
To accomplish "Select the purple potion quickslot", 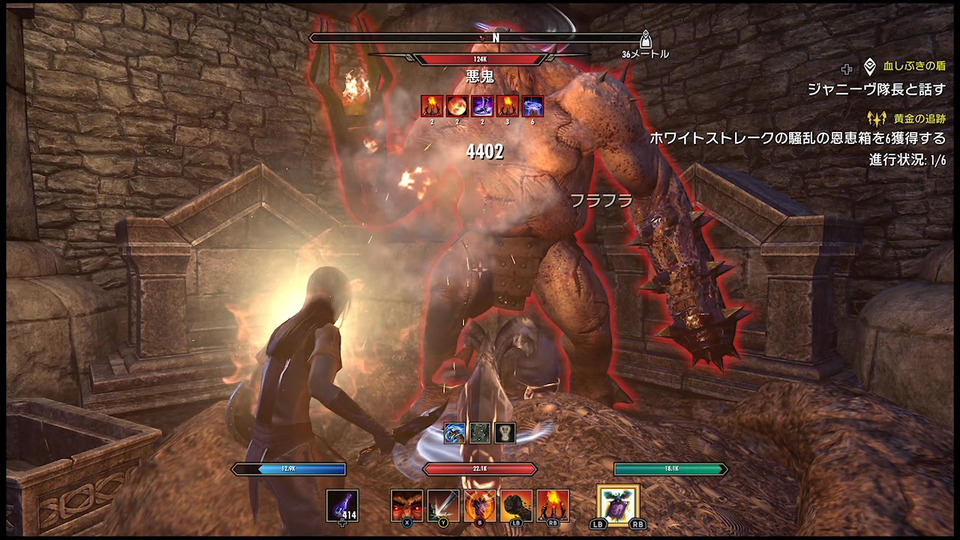I will [x=342, y=505].
